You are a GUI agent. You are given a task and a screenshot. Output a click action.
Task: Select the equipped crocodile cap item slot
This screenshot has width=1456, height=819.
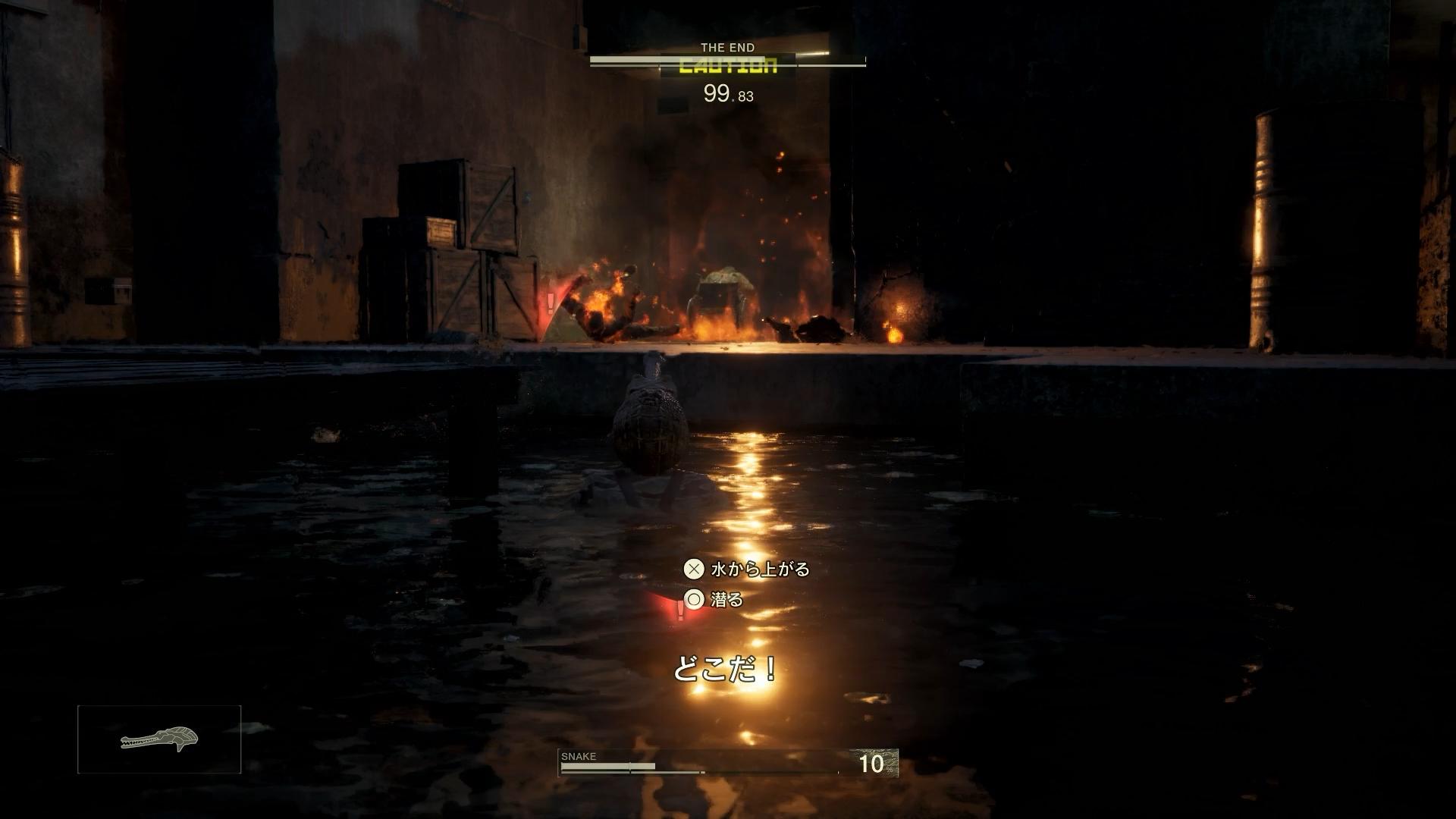click(x=159, y=739)
